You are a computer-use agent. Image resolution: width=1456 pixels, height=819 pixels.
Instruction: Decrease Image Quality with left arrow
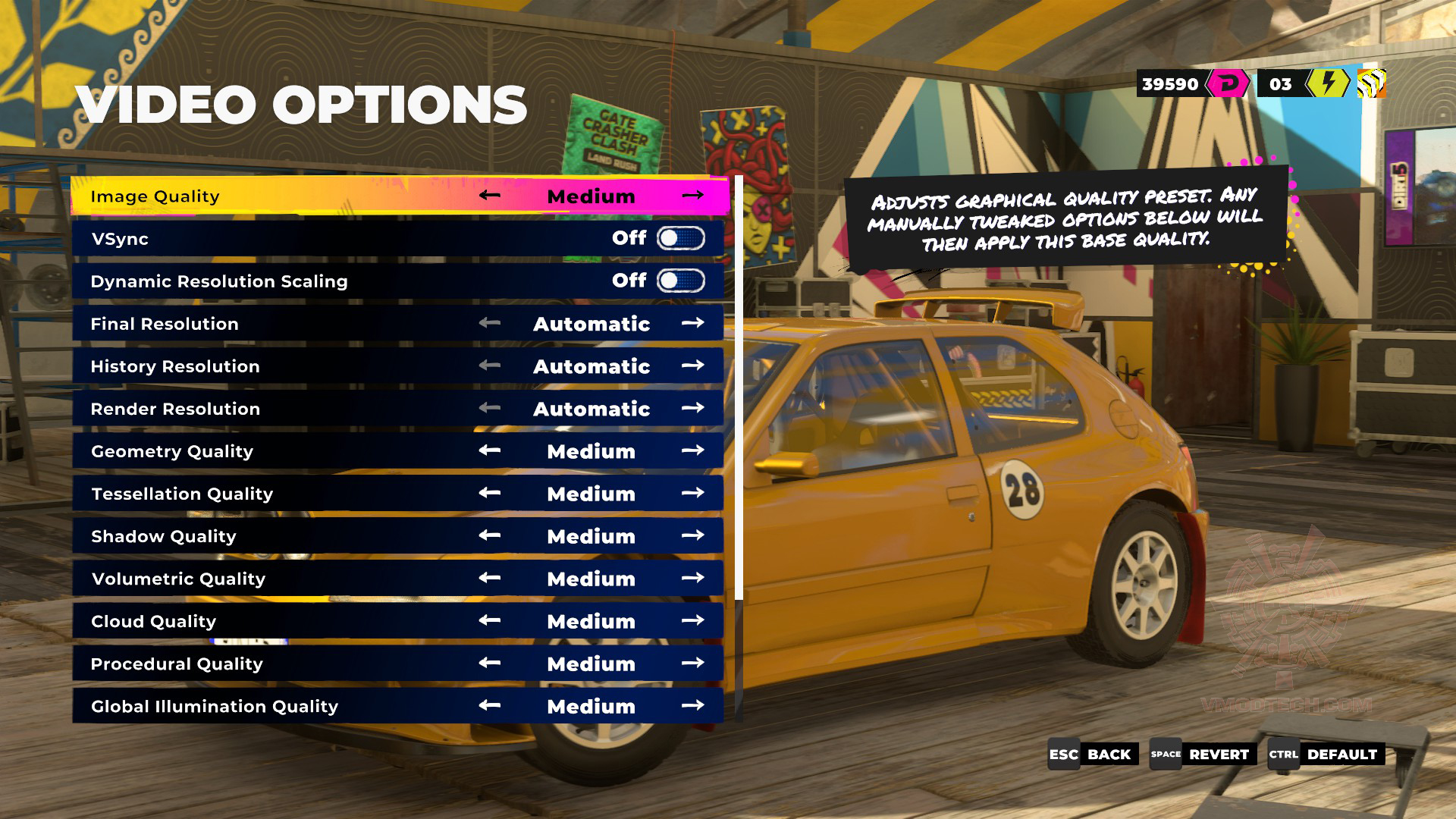[490, 196]
